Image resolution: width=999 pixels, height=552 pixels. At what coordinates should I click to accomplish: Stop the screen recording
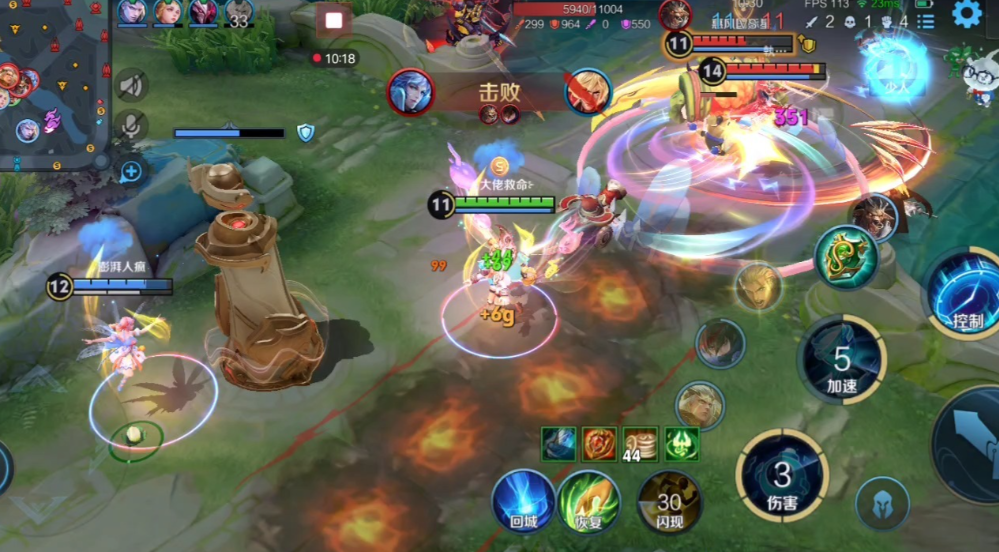tap(334, 20)
